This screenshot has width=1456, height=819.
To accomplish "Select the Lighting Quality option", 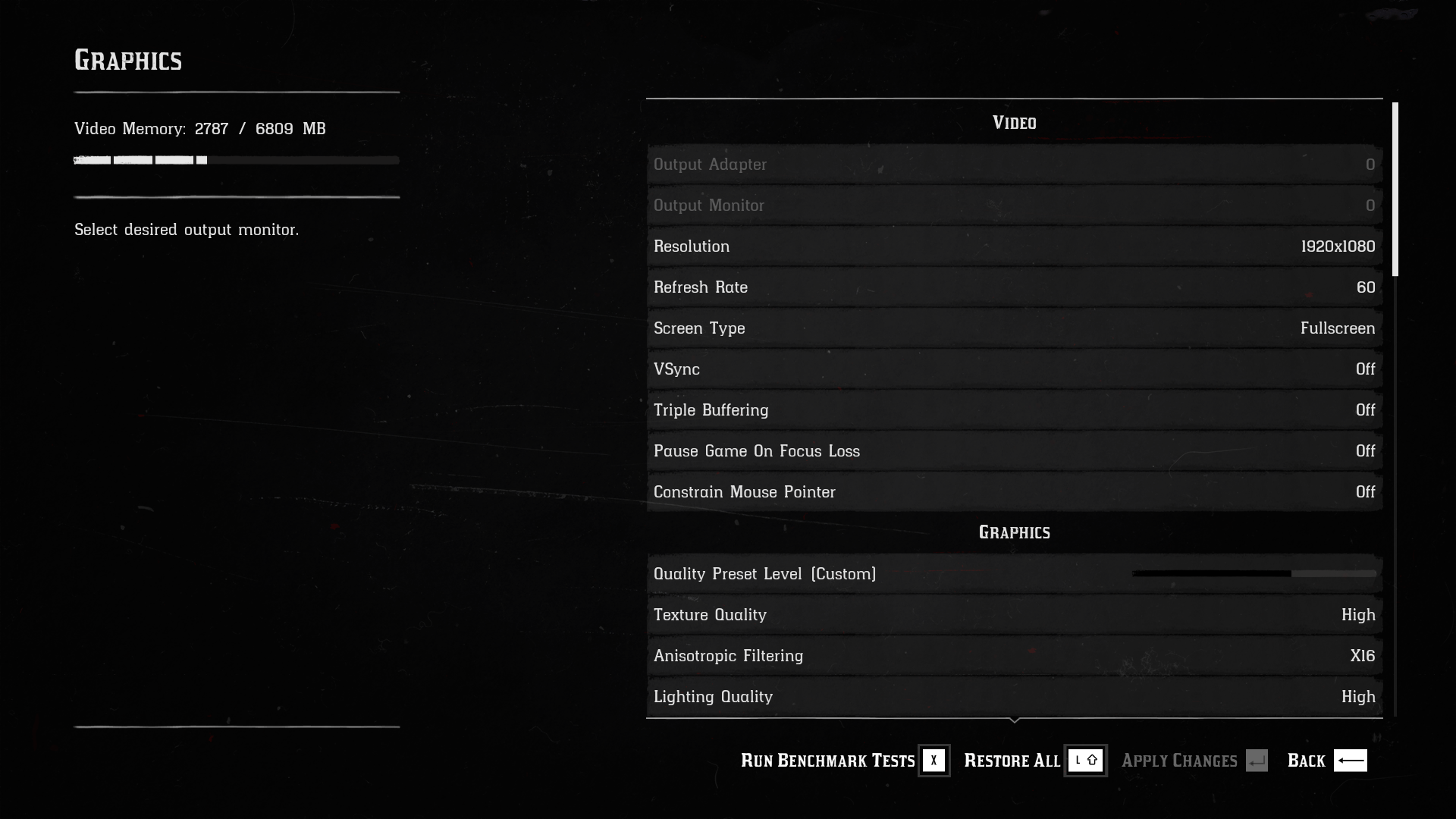I will coord(1014,697).
